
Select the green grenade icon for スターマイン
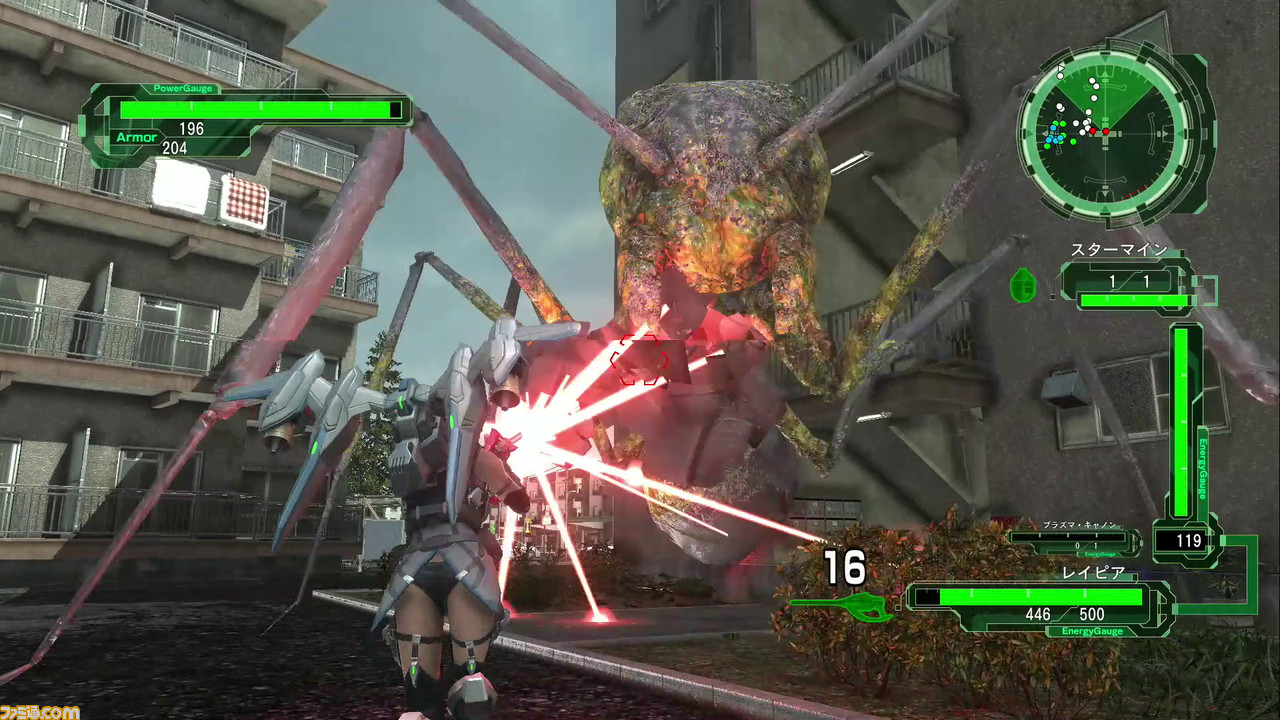click(1023, 284)
